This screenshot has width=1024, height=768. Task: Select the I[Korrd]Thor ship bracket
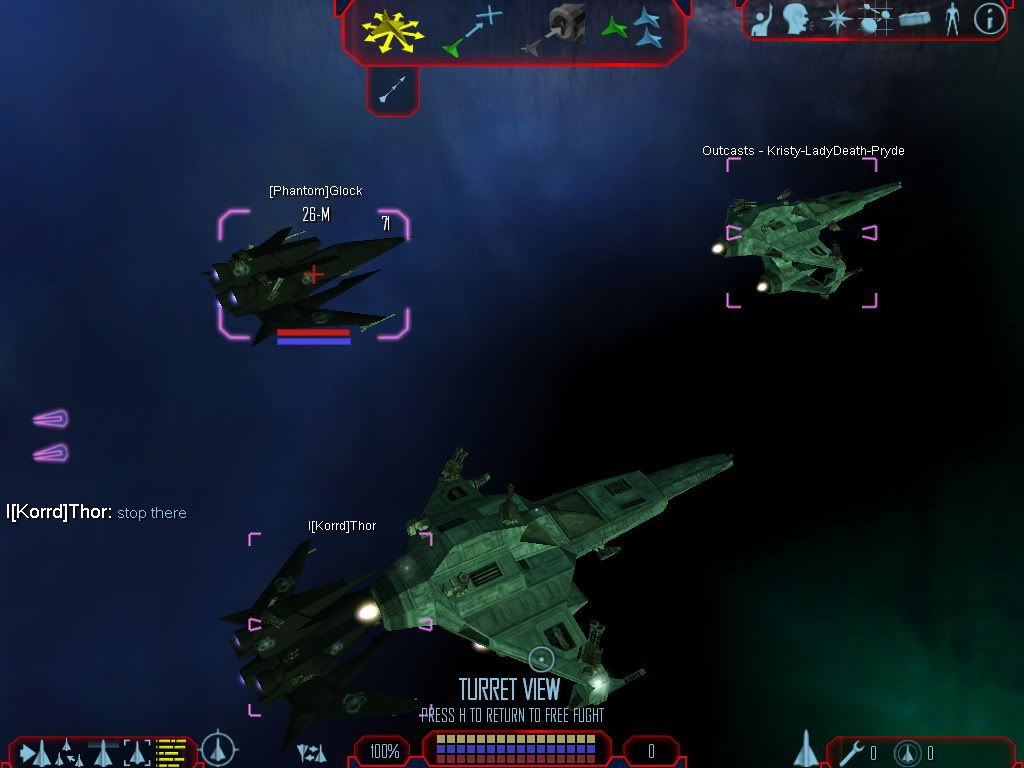click(340, 624)
